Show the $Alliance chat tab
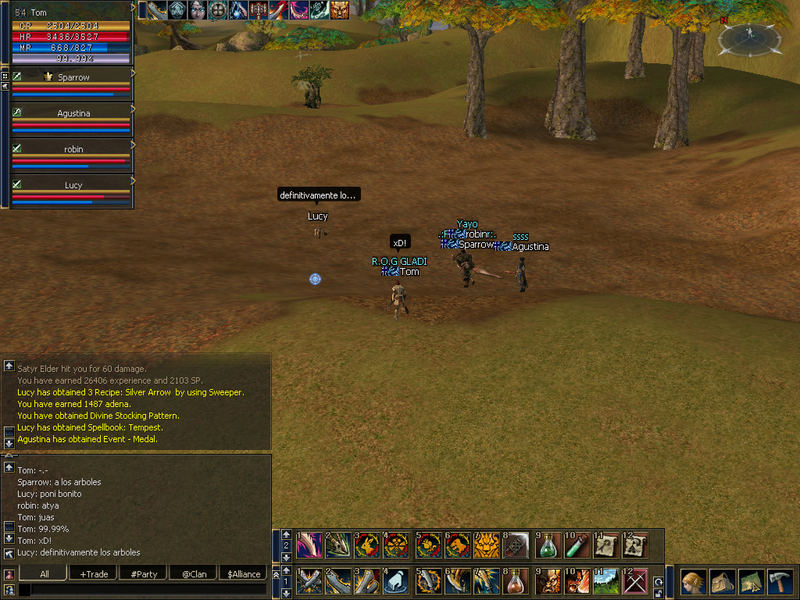The height and width of the screenshot is (600, 800). [243, 574]
